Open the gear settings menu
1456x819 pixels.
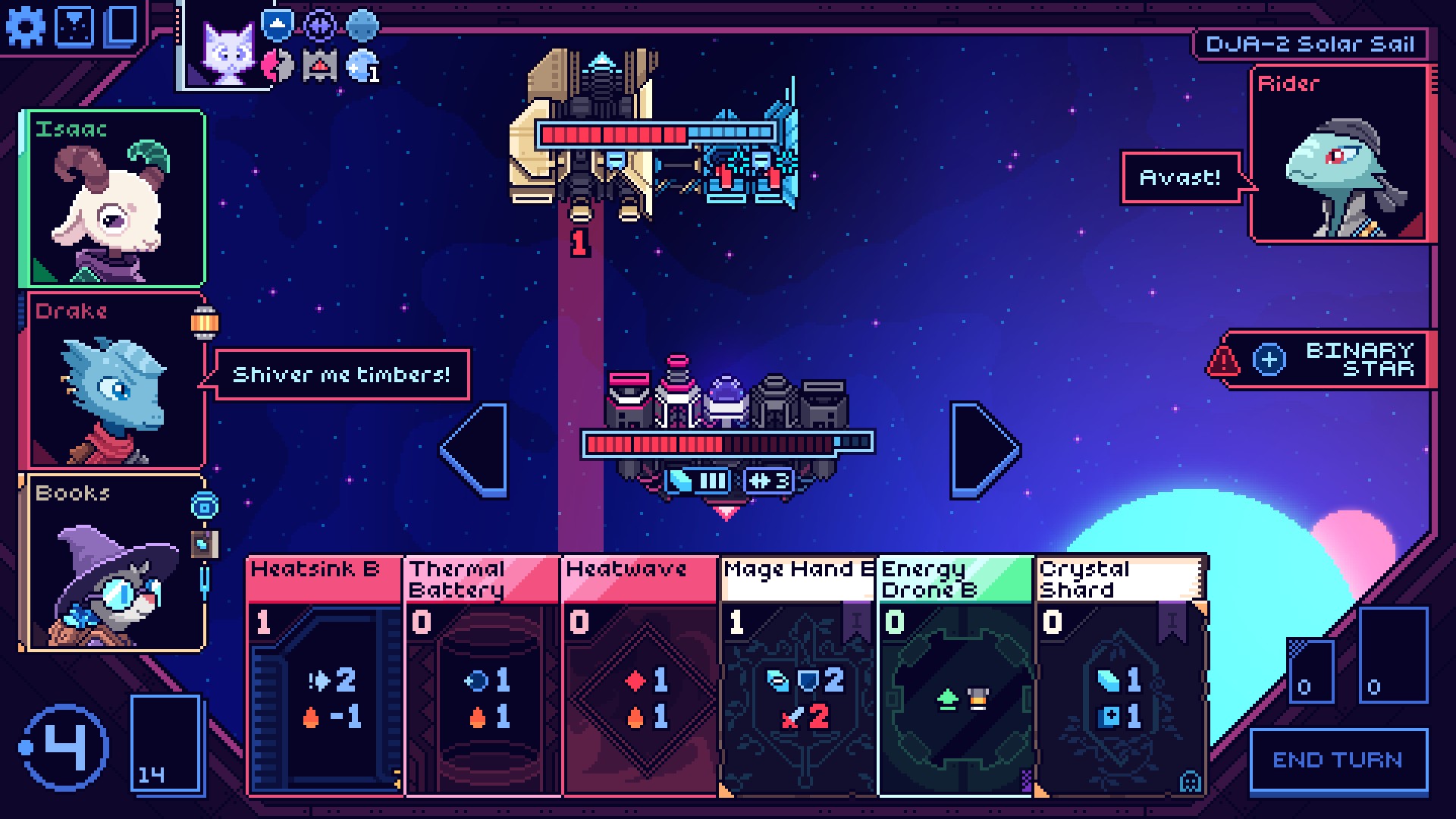(26, 27)
